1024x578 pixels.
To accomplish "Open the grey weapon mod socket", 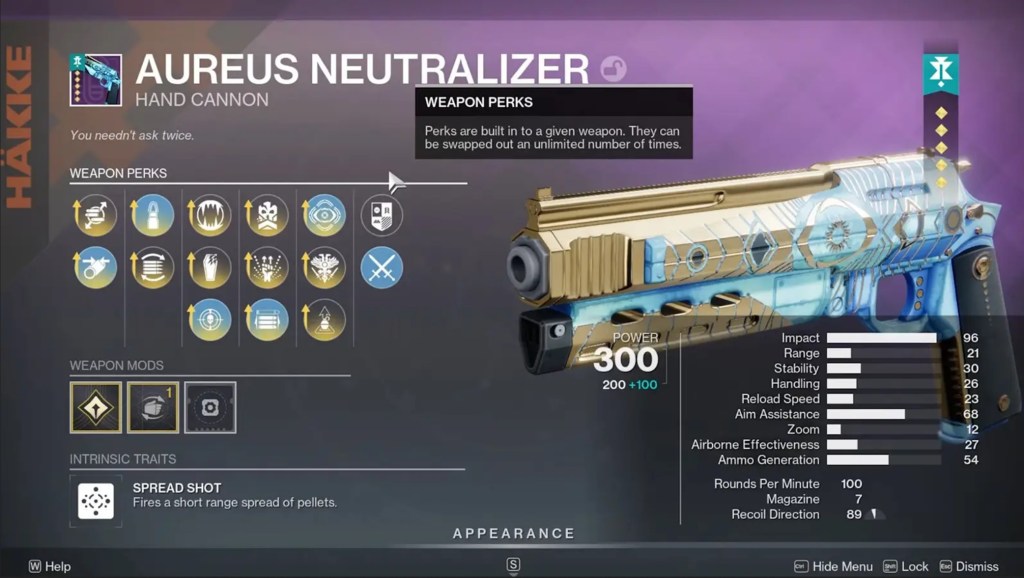I will (x=210, y=407).
